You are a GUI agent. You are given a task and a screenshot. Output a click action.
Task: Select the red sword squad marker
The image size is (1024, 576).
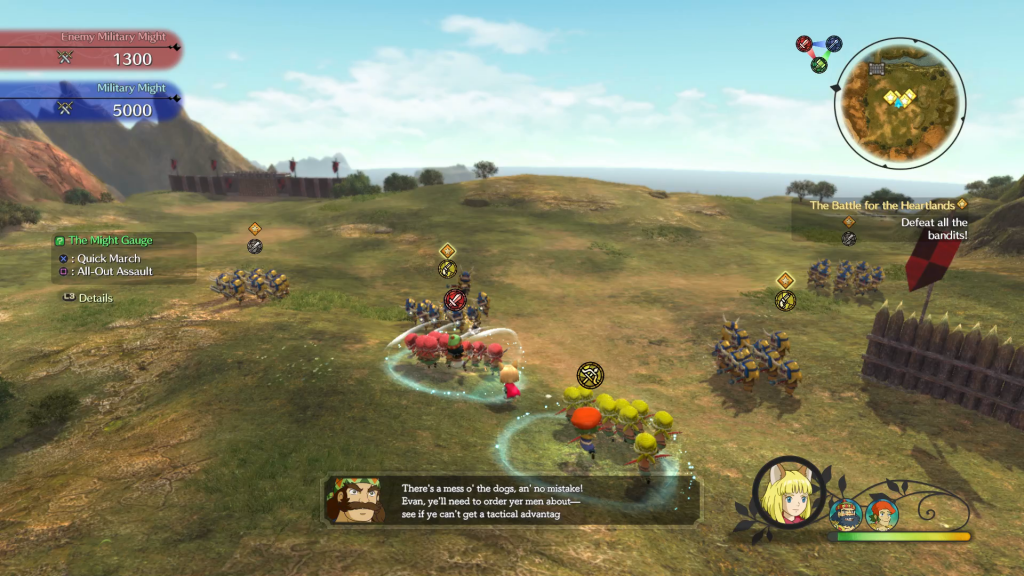[x=455, y=300]
